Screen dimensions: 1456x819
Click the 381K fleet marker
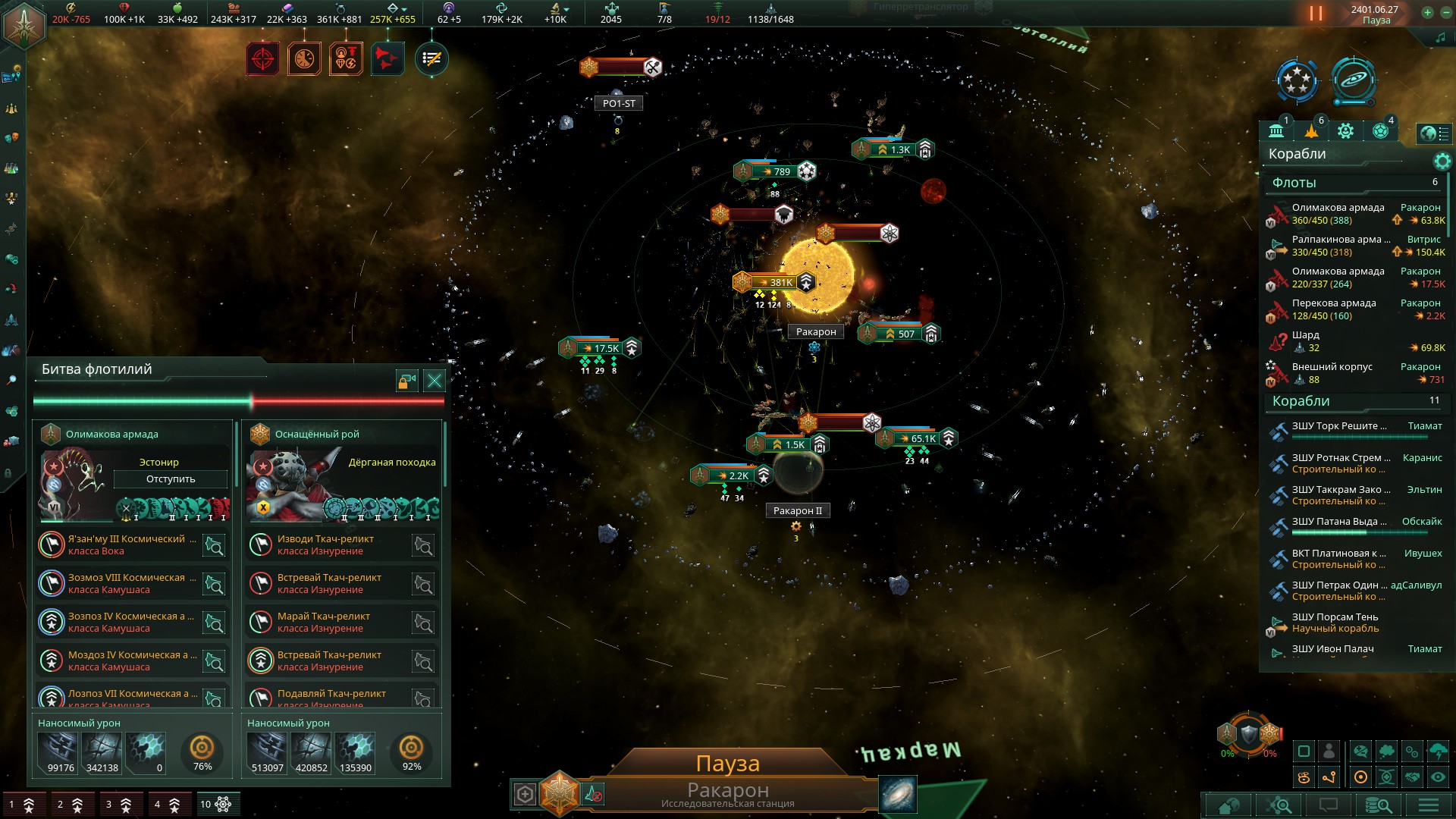pos(775,283)
